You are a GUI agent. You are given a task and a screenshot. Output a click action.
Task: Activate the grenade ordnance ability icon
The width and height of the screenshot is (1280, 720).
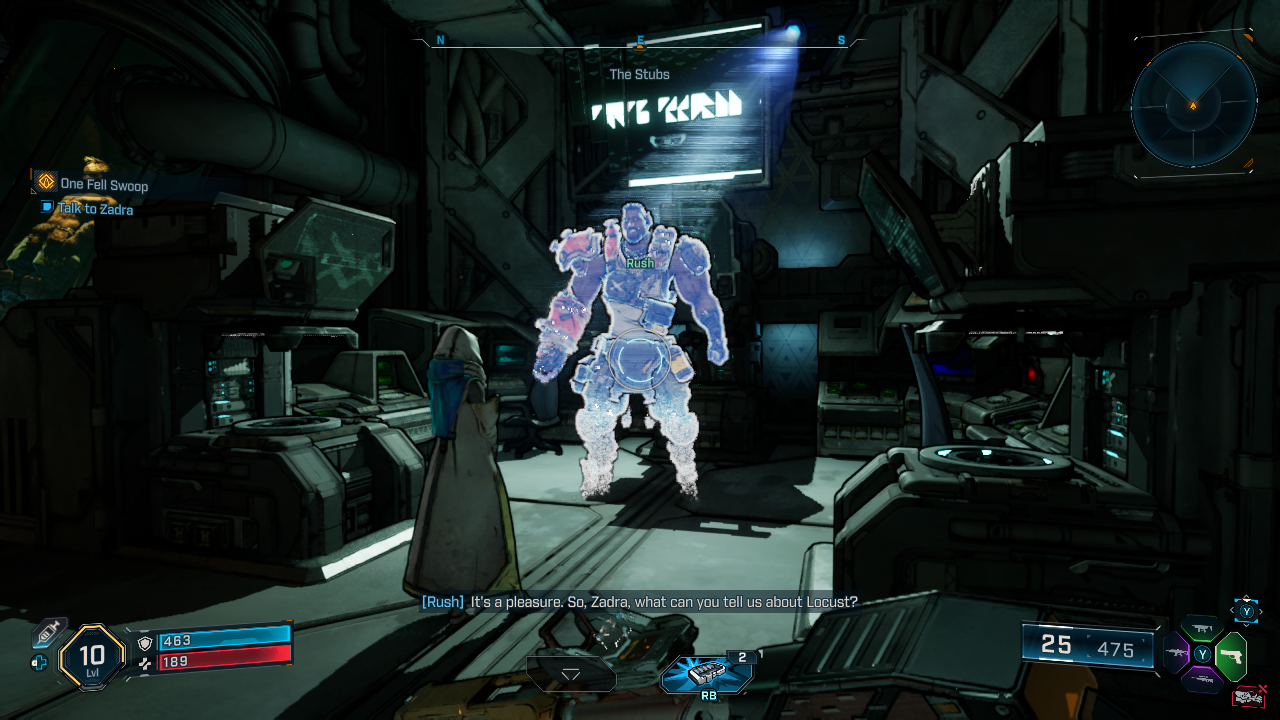coord(706,673)
